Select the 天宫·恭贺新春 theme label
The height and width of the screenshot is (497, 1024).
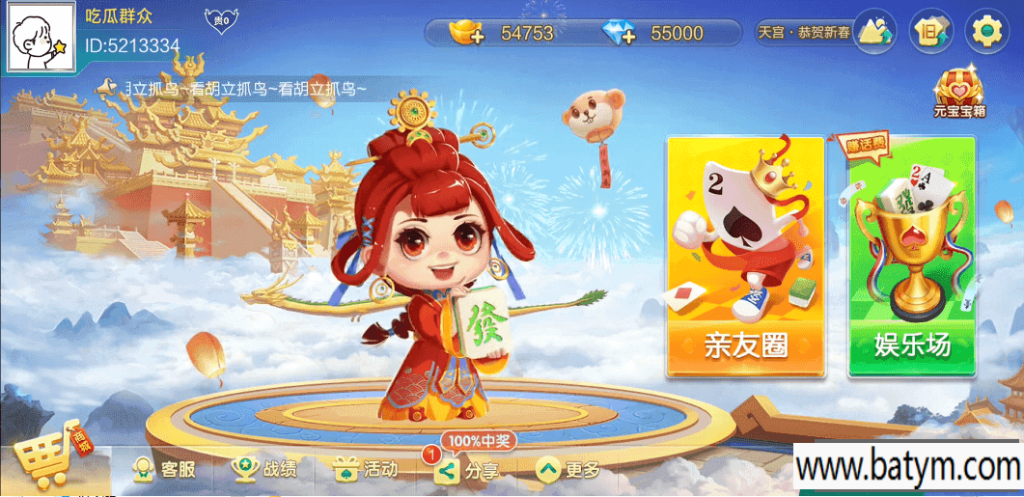[803, 33]
